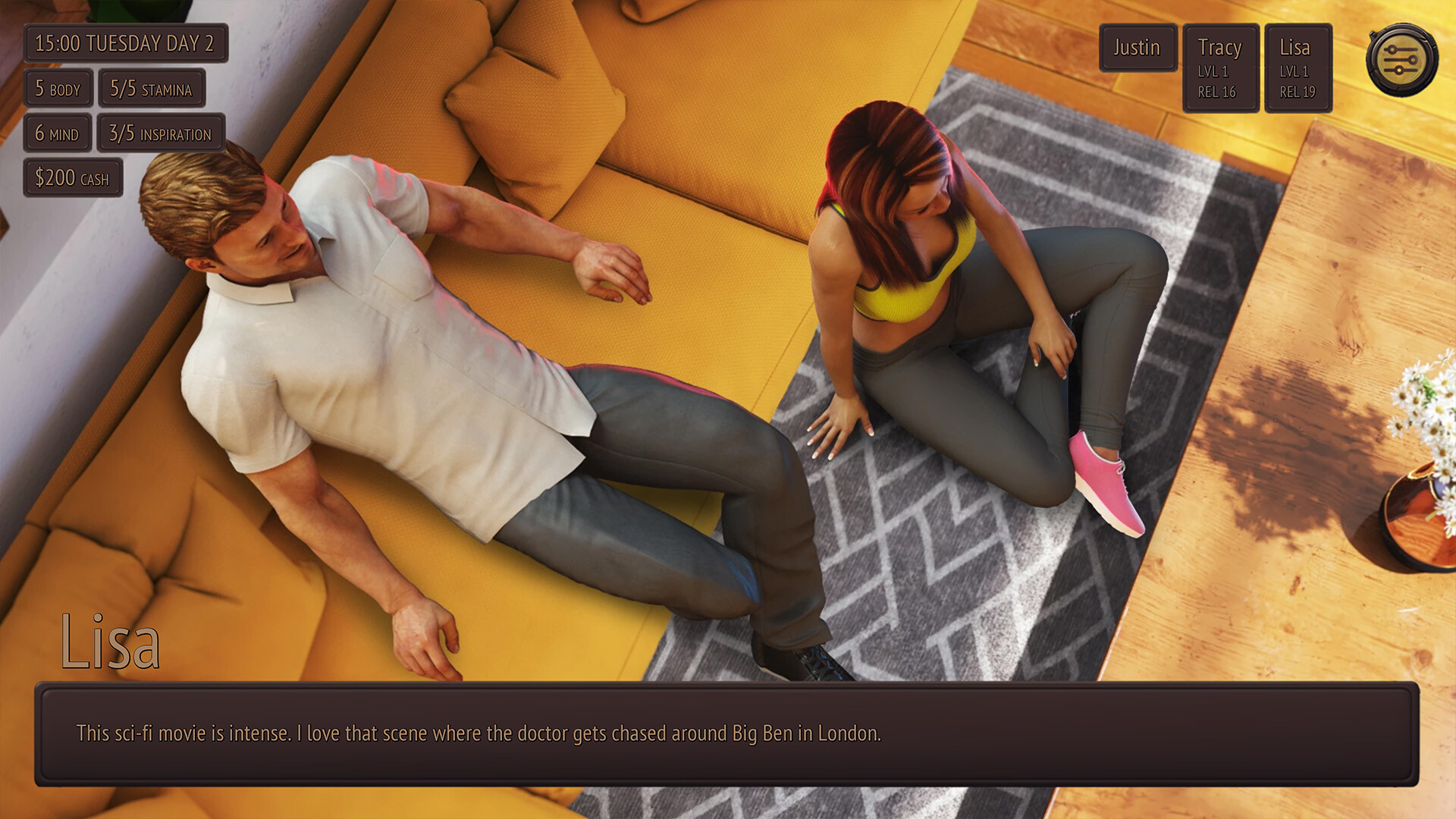This screenshot has height=819, width=1456.
Task: Select Tracy's relationship panel
Action: coord(1220,67)
